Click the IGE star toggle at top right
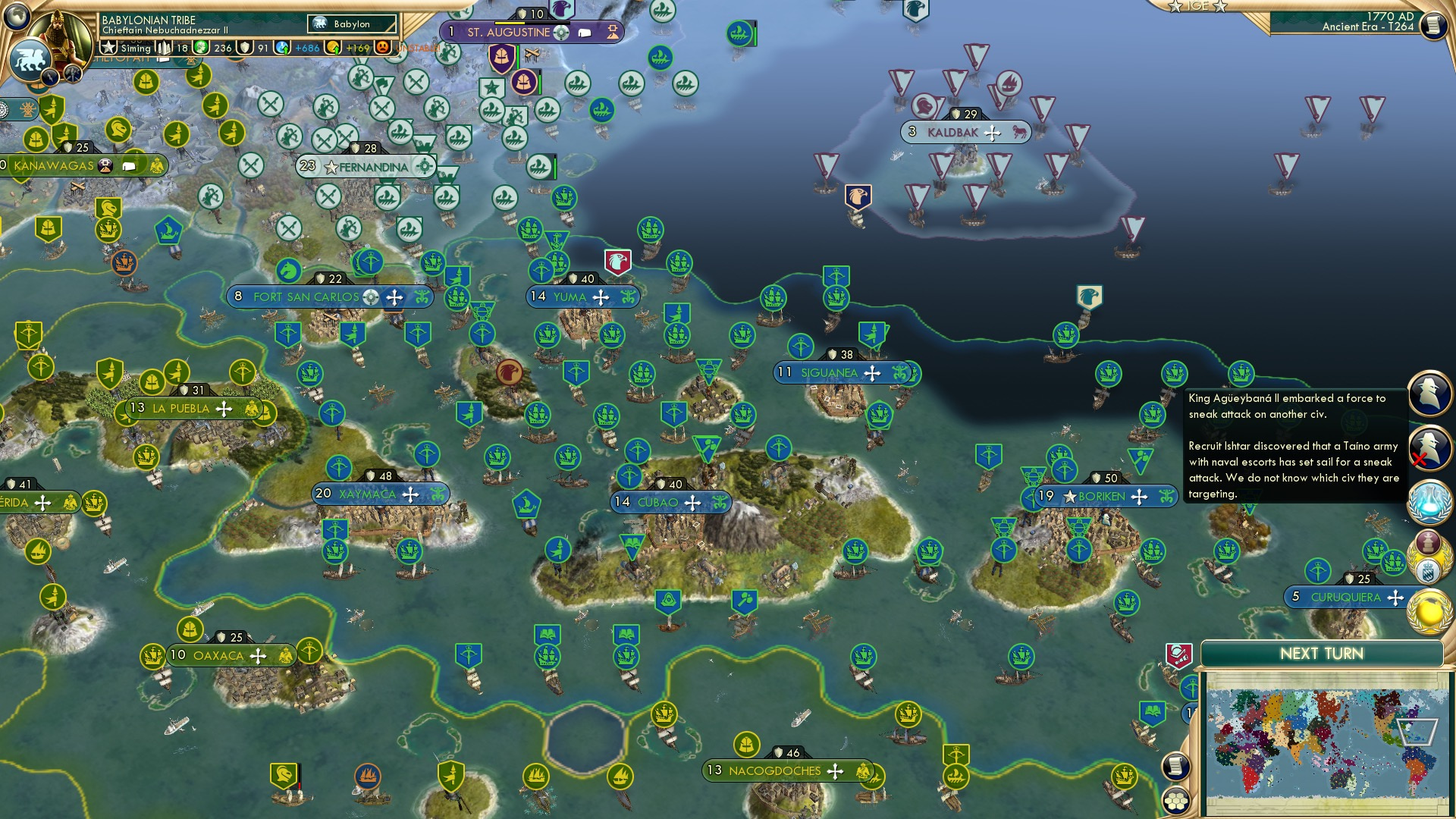This screenshot has width=1456, height=819. pos(1174,6)
